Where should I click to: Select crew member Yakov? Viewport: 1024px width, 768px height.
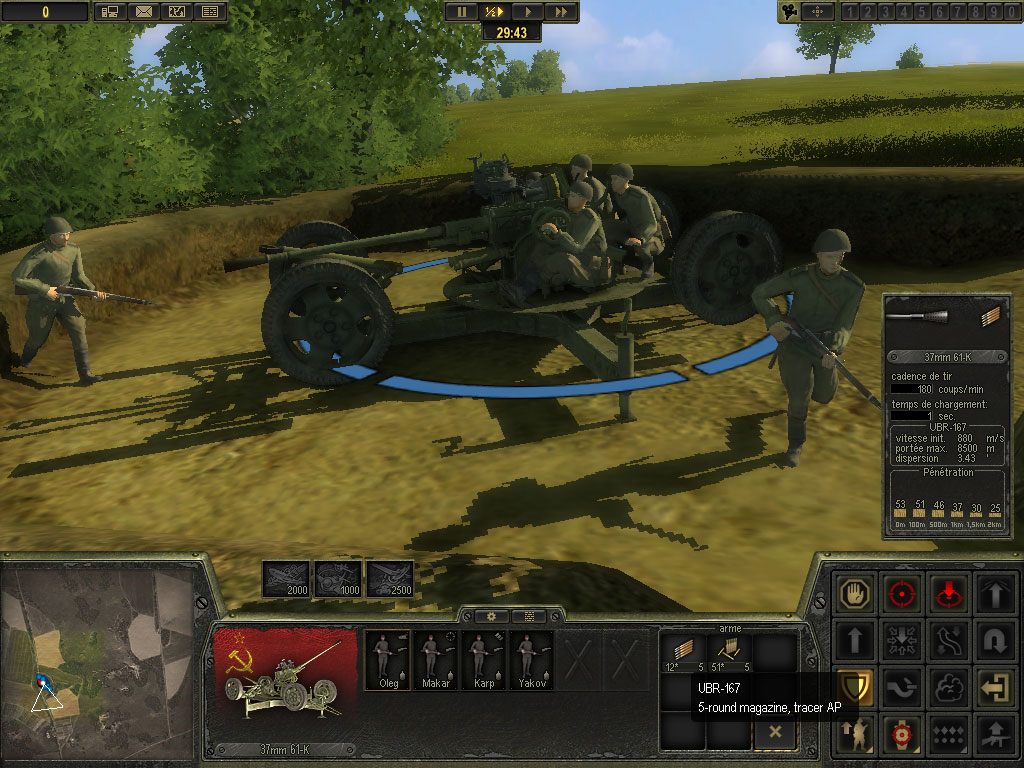coord(532,659)
